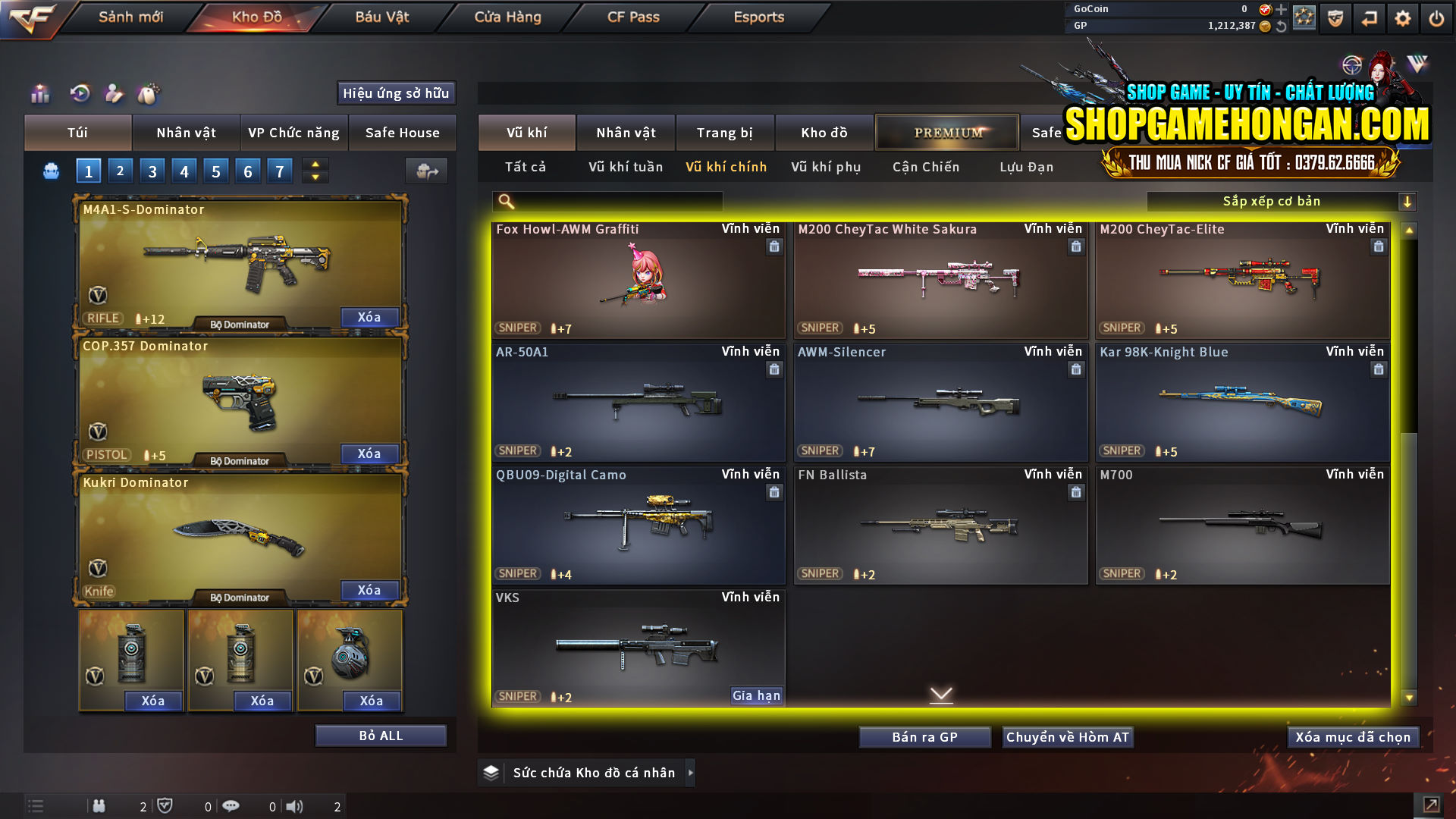Click the replay/history icon in the inventory toolbar
The image size is (1456, 819).
pos(80,94)
